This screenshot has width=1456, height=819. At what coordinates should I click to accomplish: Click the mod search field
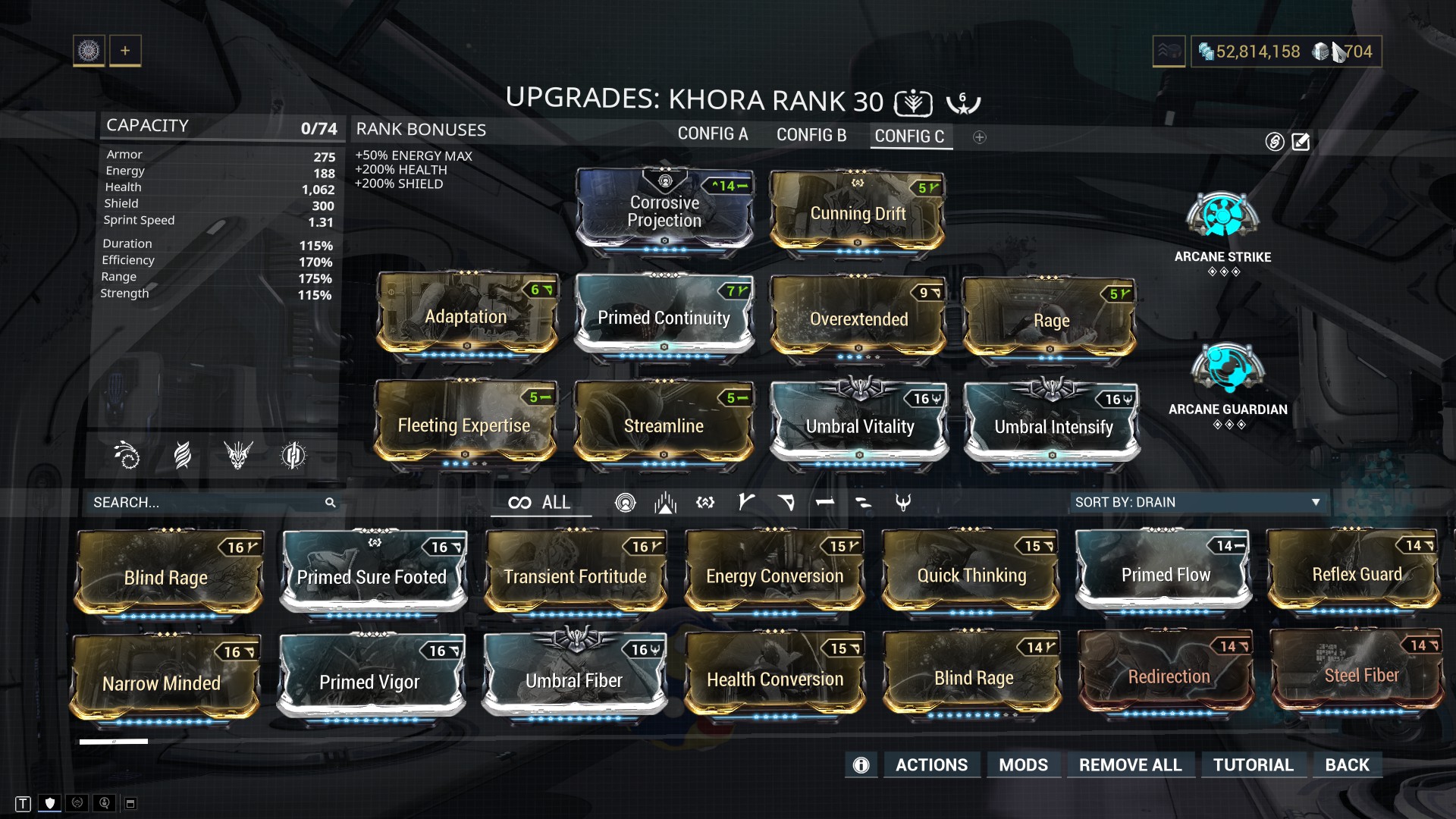205,503
